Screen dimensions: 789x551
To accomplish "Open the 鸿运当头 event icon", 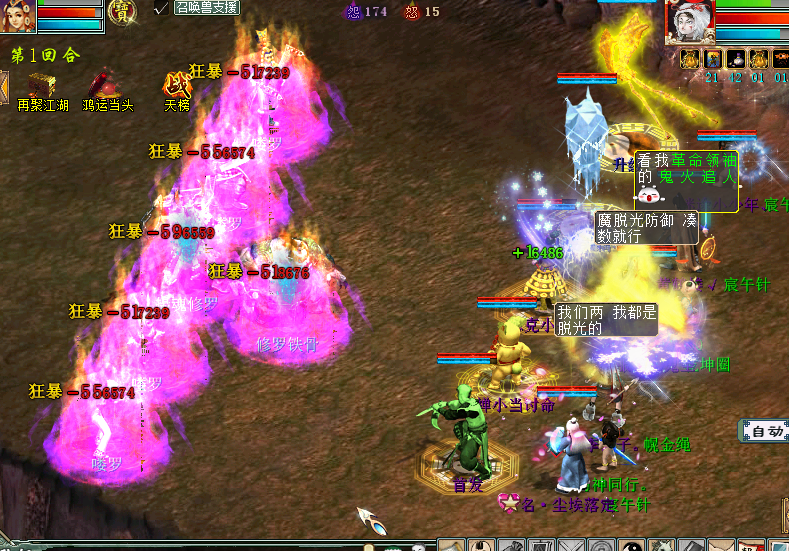I will pos(103,84).
